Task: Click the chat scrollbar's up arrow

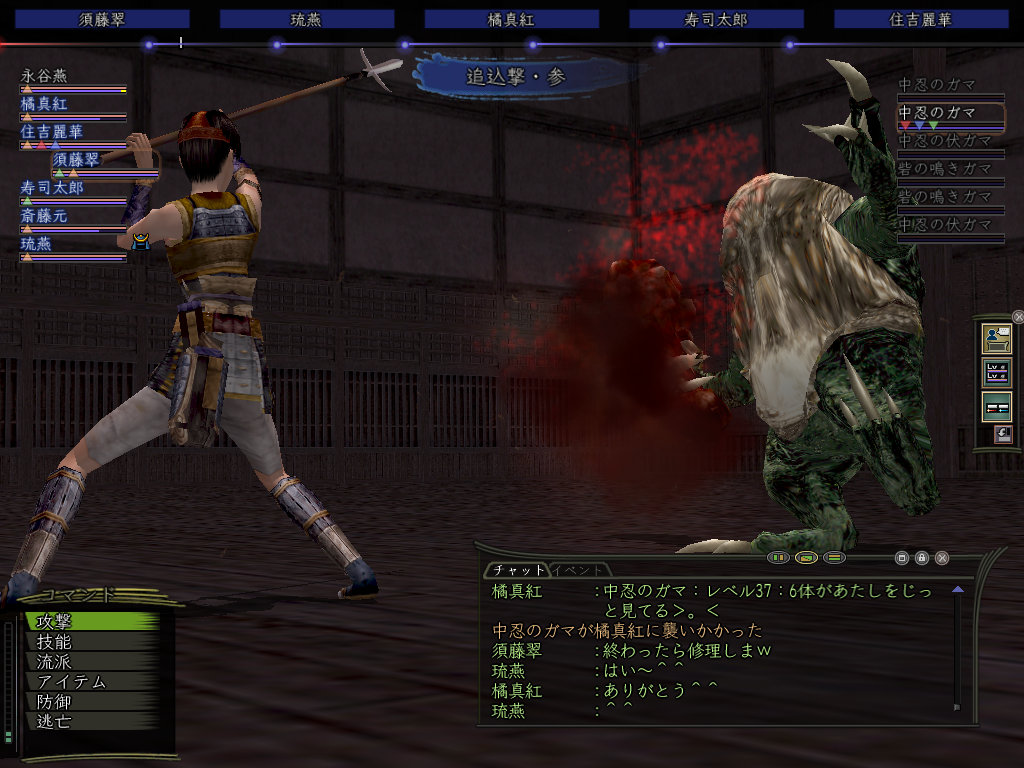Action: [958, 590]
